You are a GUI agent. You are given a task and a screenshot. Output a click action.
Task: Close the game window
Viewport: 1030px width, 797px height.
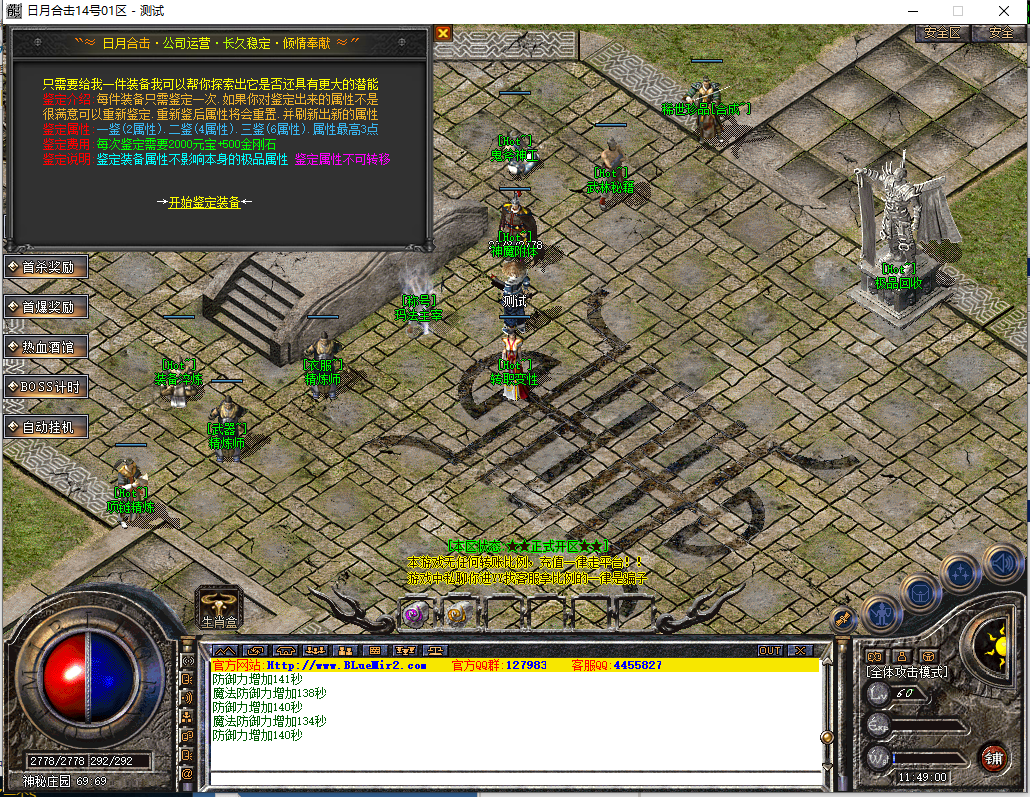[x=1005, y=11]
